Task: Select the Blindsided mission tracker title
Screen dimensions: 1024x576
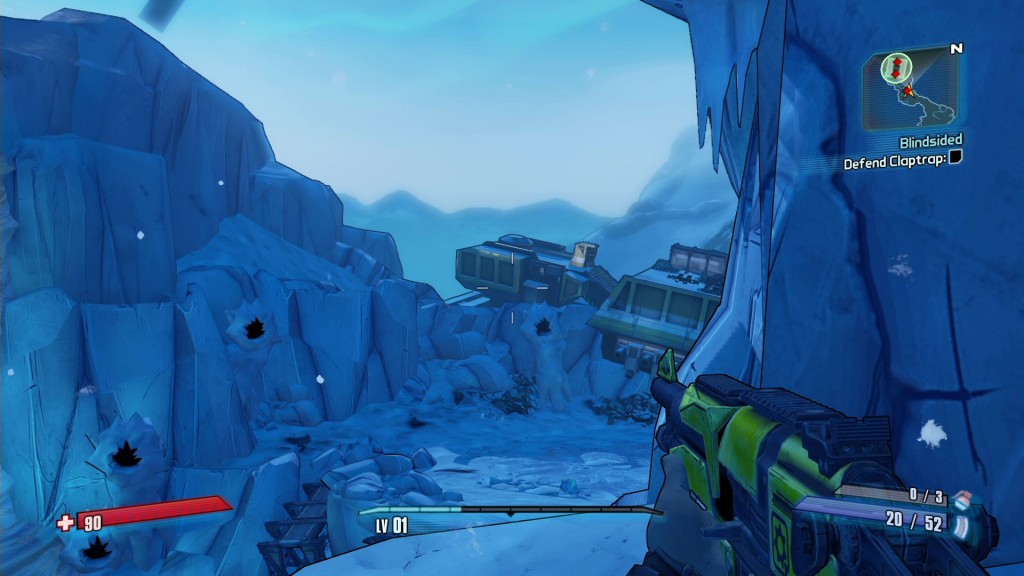Action: (x=929, y=143)
